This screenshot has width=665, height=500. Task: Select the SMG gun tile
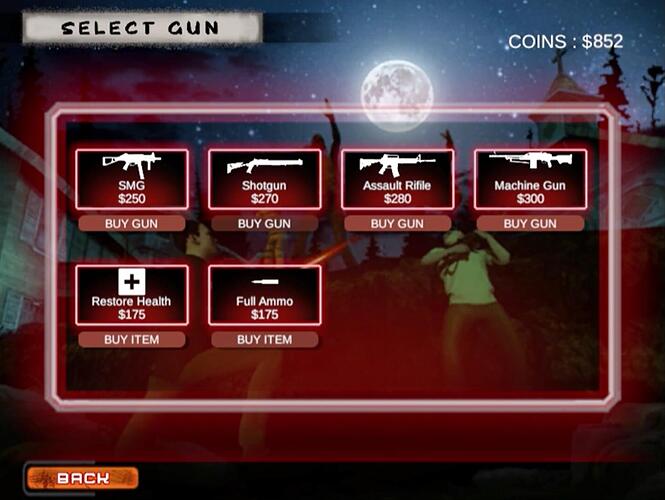pyautogui.click(x=132, y=179)
